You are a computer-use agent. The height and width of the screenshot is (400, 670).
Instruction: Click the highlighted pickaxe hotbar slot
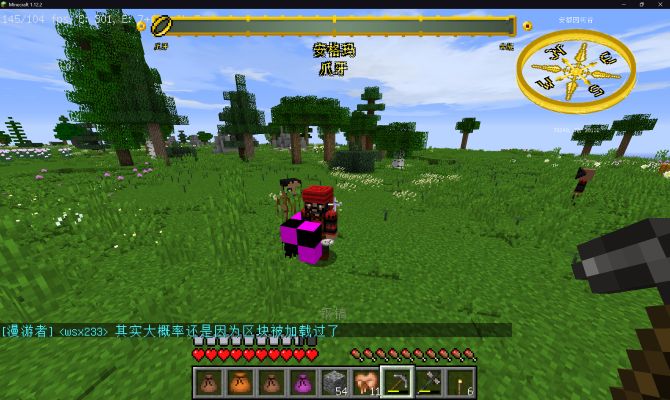(x=397, y=381)
